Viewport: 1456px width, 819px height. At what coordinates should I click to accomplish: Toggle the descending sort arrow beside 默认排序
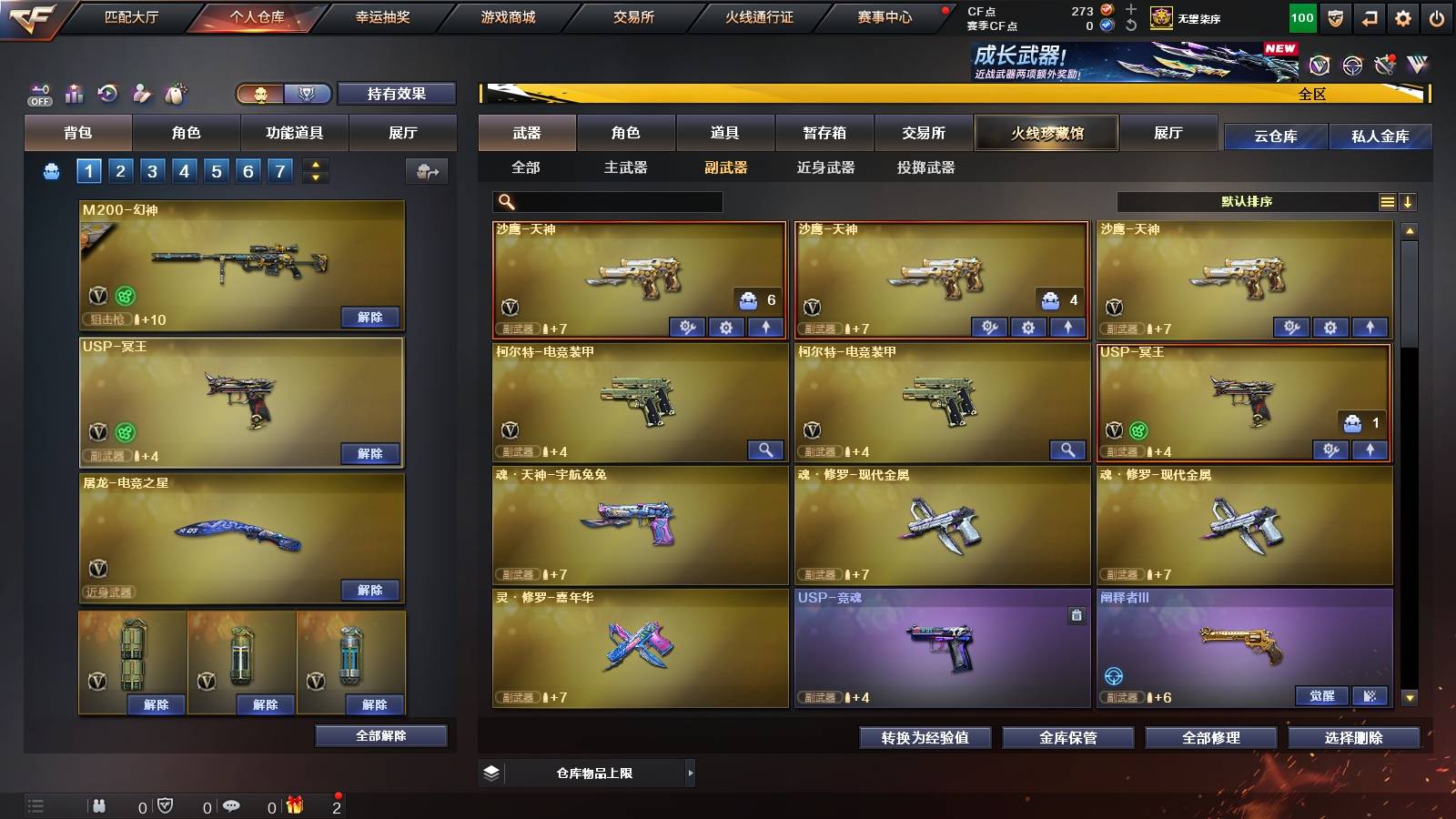pyautogui.click(x=1409, y=201)
